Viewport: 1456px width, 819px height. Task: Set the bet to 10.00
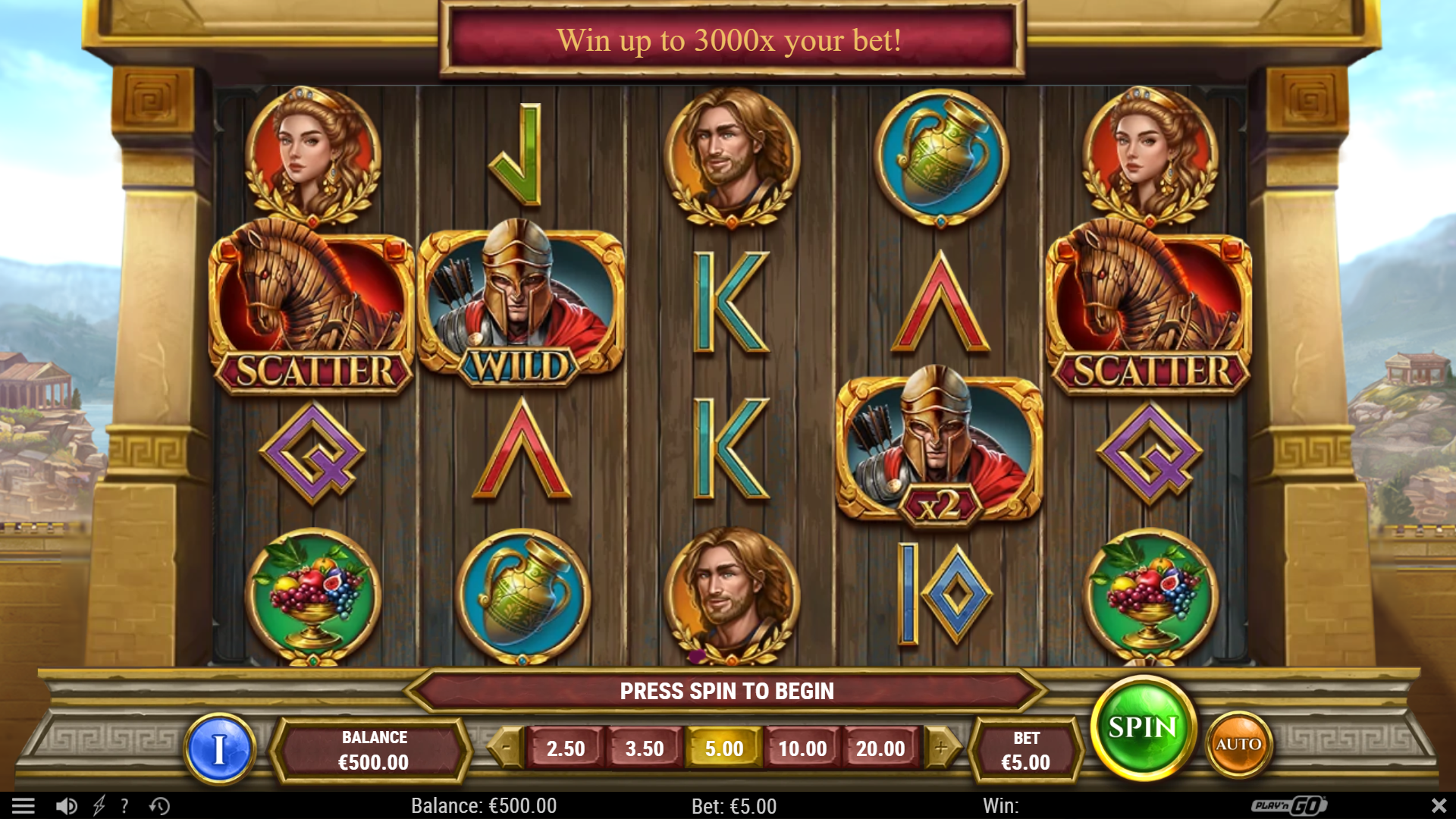pyautogui.click(x=802, y=748)
